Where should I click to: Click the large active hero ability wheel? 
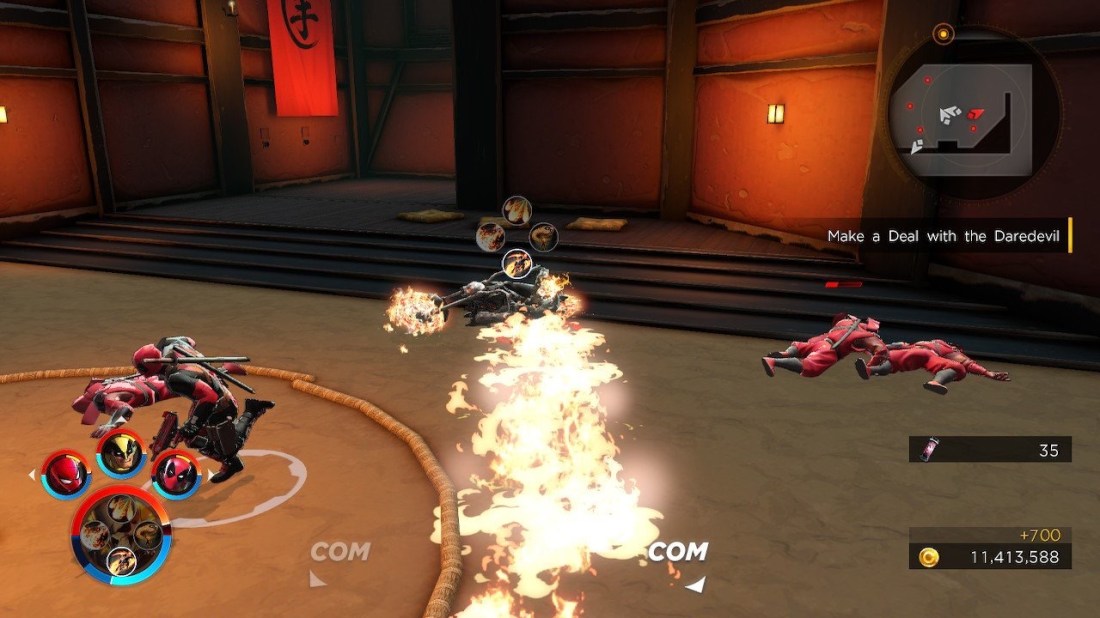point(120,536)
